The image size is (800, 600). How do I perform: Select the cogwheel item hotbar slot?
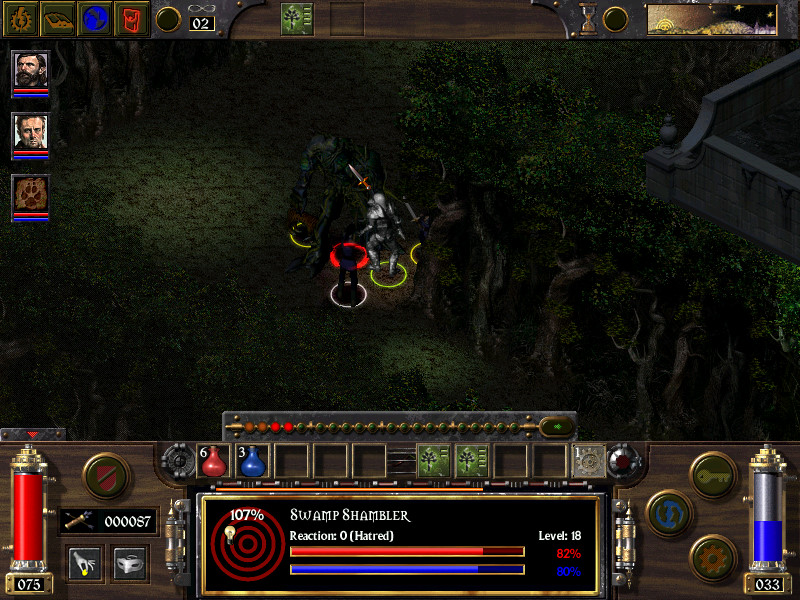tap(588, 461)
